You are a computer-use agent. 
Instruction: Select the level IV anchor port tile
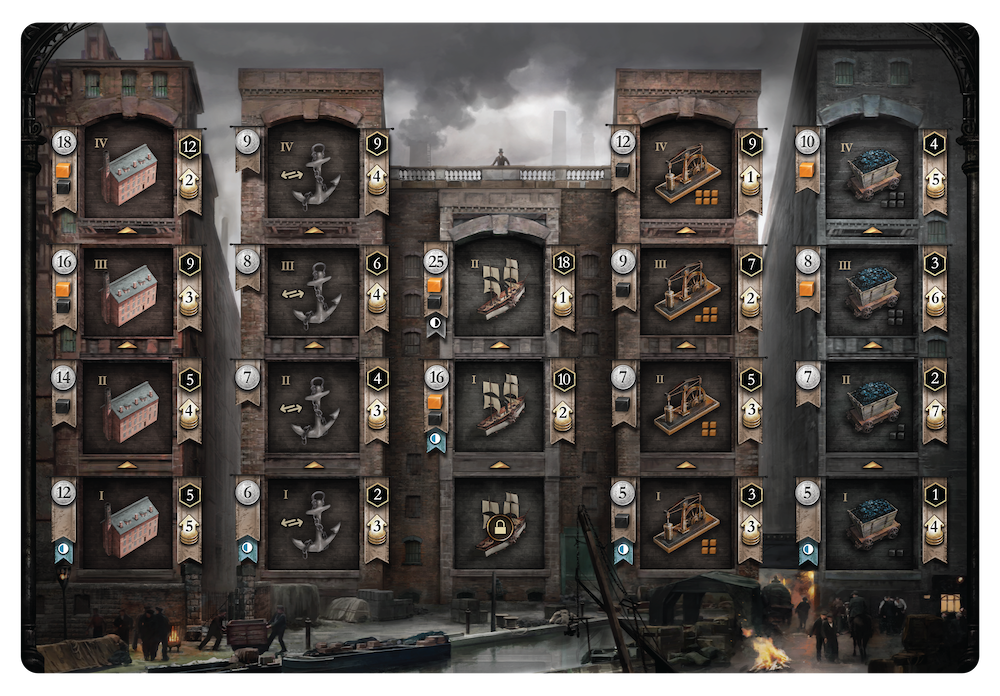pyautogui.click(x=311, y=172)
